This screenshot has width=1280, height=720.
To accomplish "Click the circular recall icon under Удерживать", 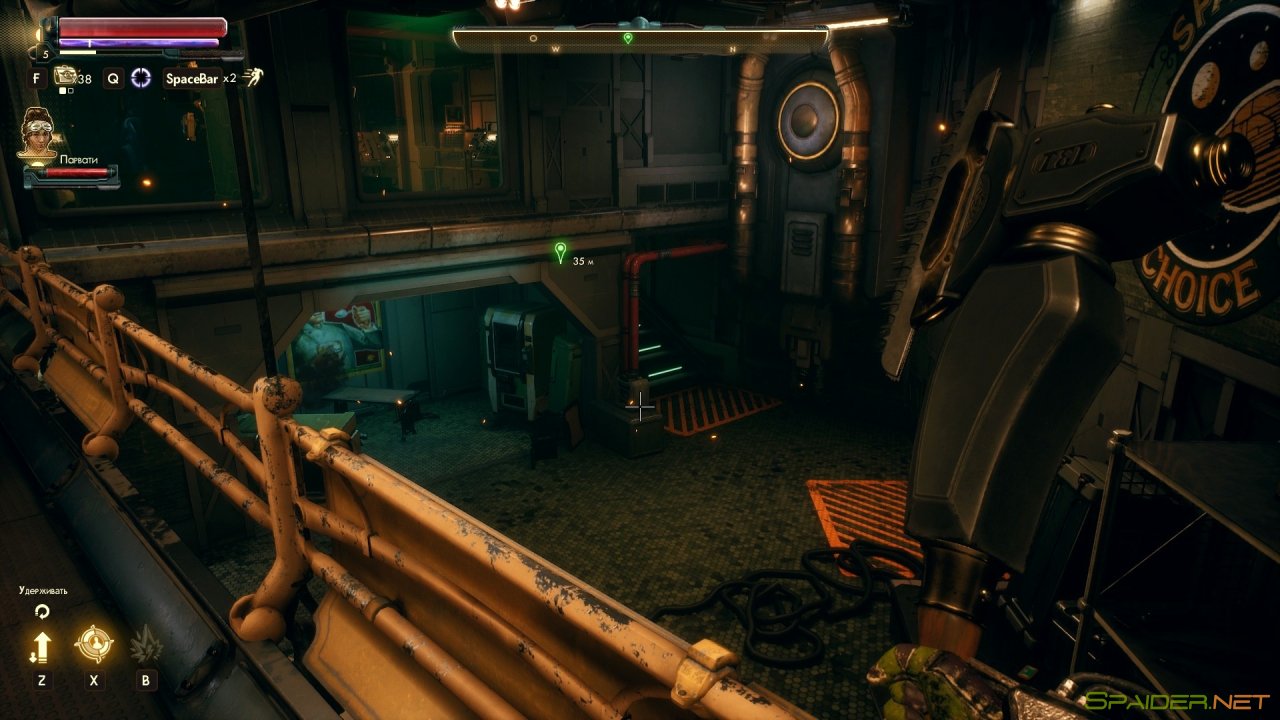I will 42,611.
